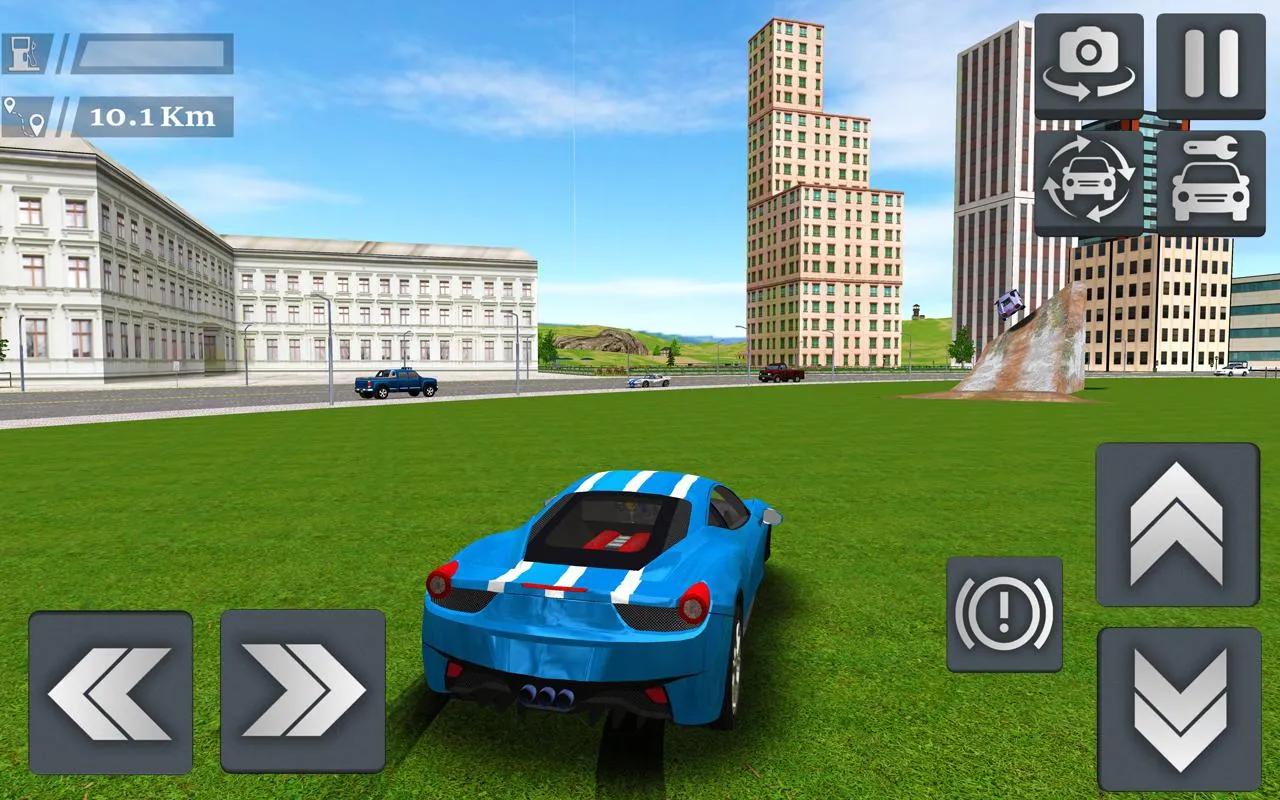Reverse with the down chevron pedal
Viewport: 1280px width, 800px height.
(1179, 709)
